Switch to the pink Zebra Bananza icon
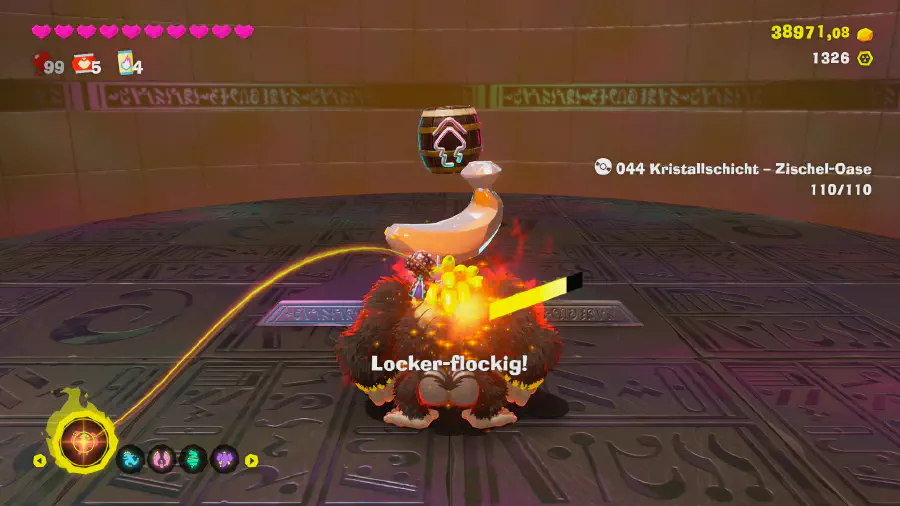 [x=162, y=460]
